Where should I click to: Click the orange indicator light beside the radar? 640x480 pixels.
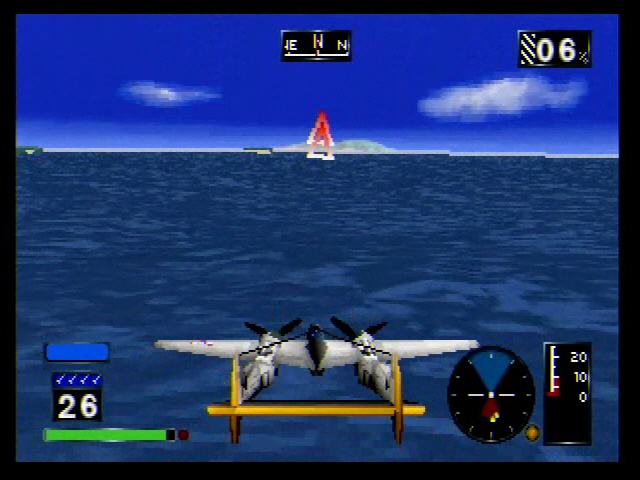pyautogui.click(x=532, y=433)
